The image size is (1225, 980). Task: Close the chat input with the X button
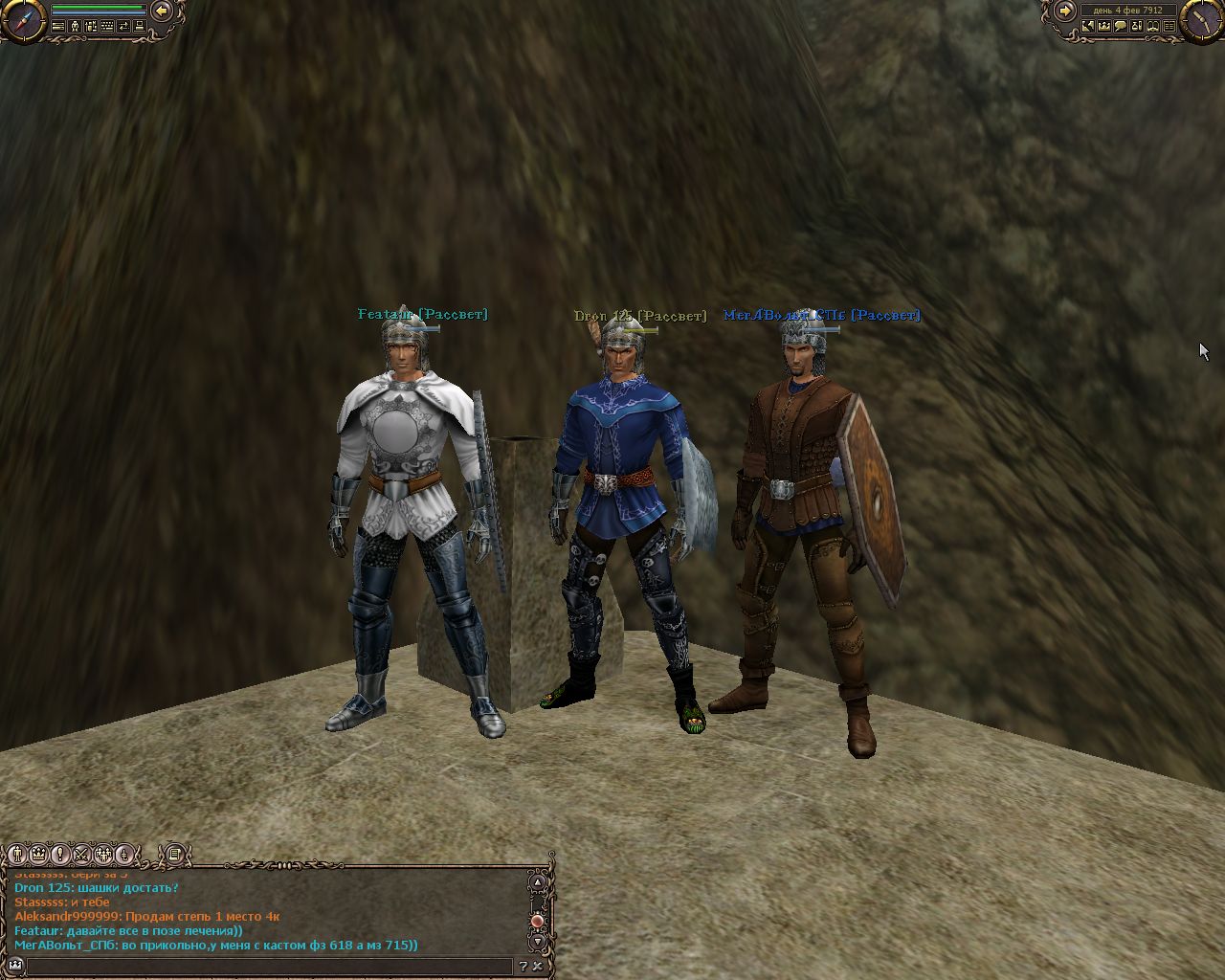(539, 967)
